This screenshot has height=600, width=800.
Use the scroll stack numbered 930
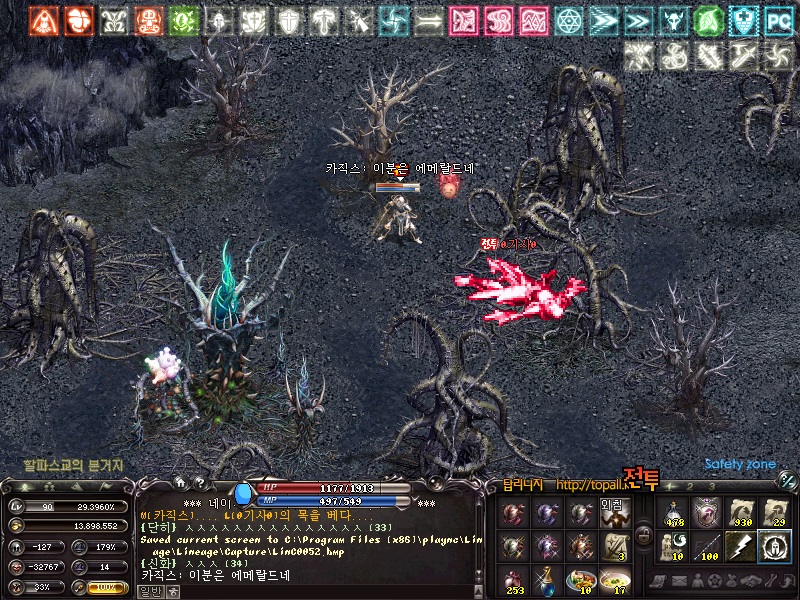[x=740, y=512]
